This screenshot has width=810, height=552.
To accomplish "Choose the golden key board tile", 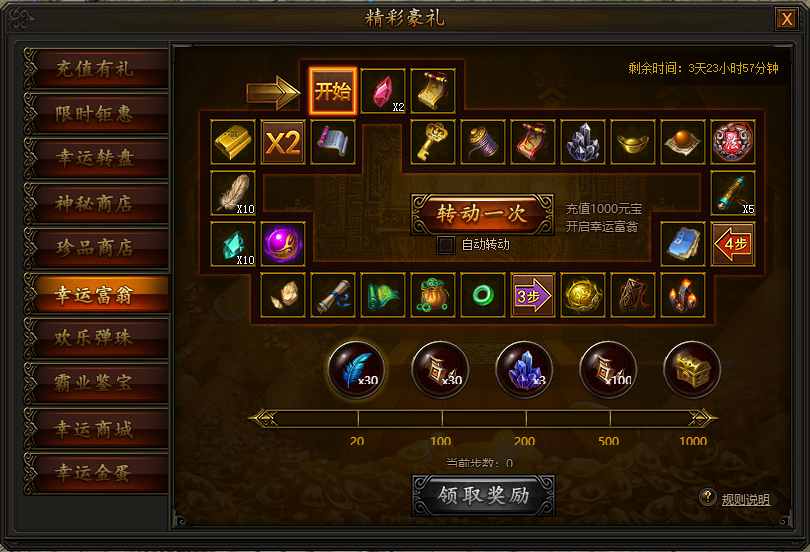I will point(433,142).
